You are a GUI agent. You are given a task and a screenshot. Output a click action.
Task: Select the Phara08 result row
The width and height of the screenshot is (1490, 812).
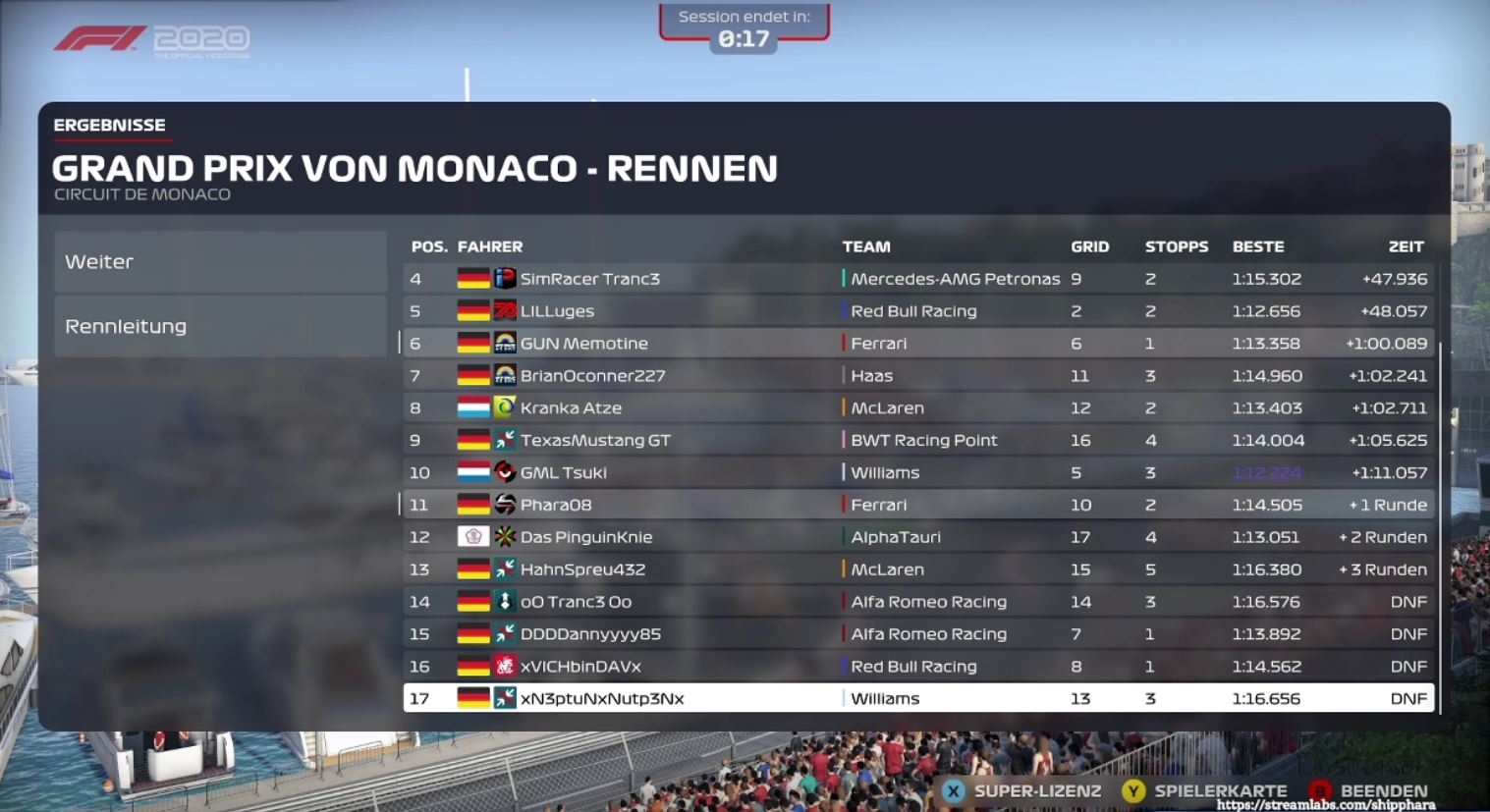tap(917, 506)
